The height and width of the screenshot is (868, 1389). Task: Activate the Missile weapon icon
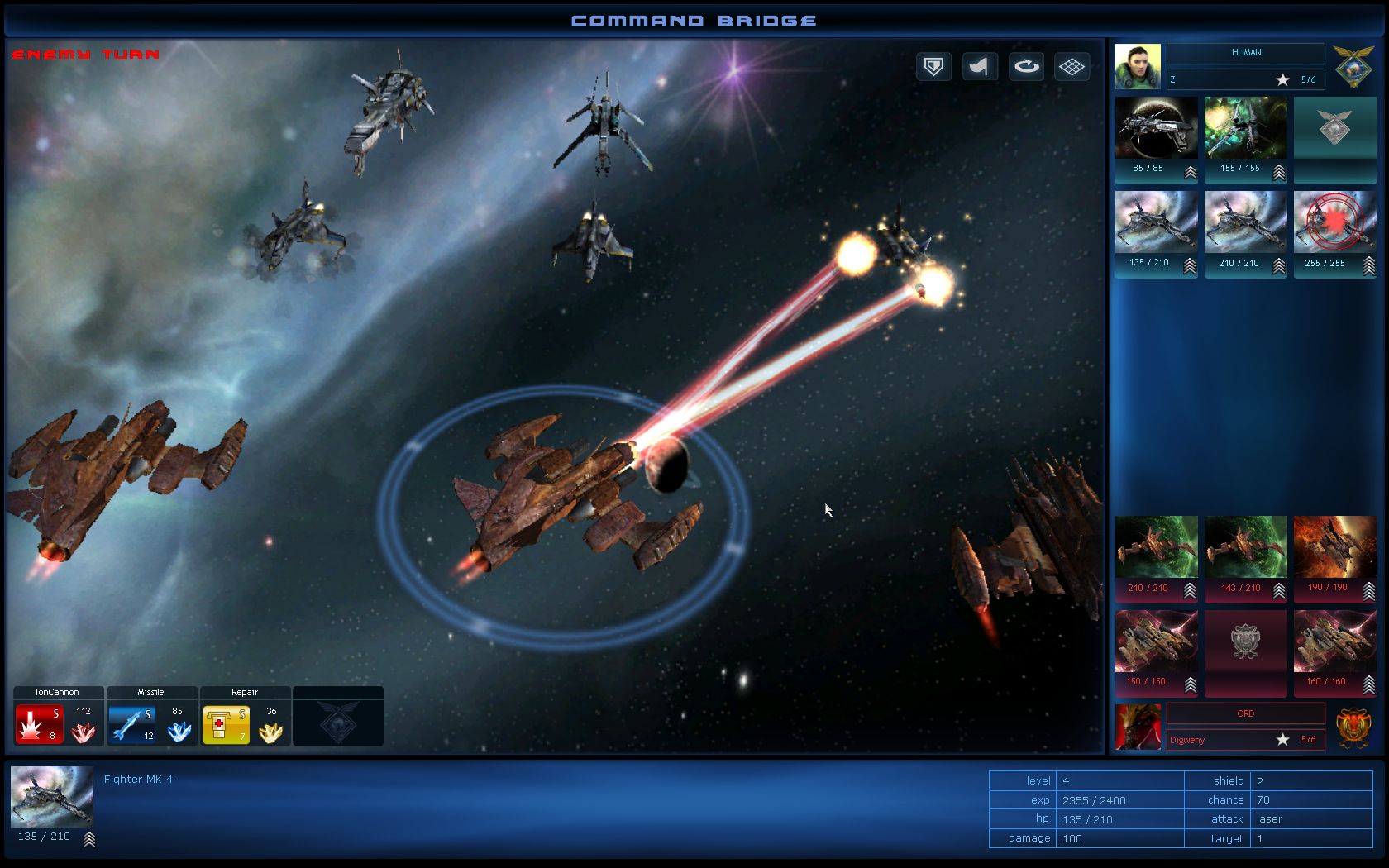tap(131, 721)
